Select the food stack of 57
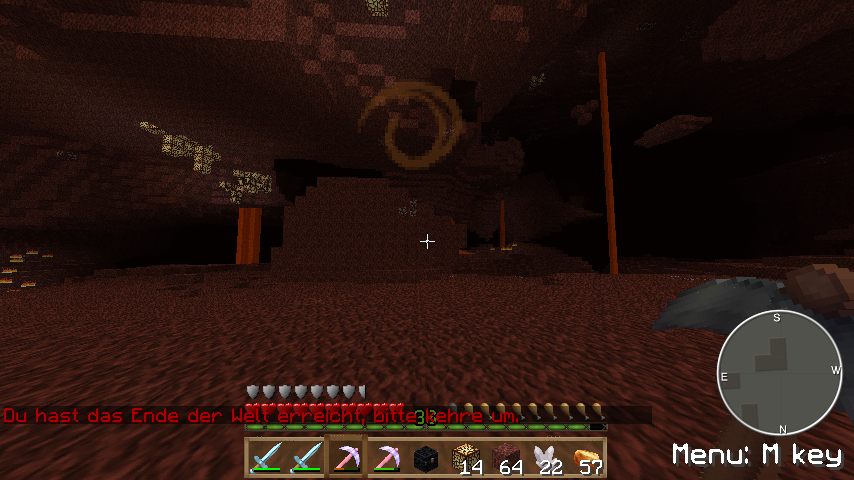 pos(585,458)
